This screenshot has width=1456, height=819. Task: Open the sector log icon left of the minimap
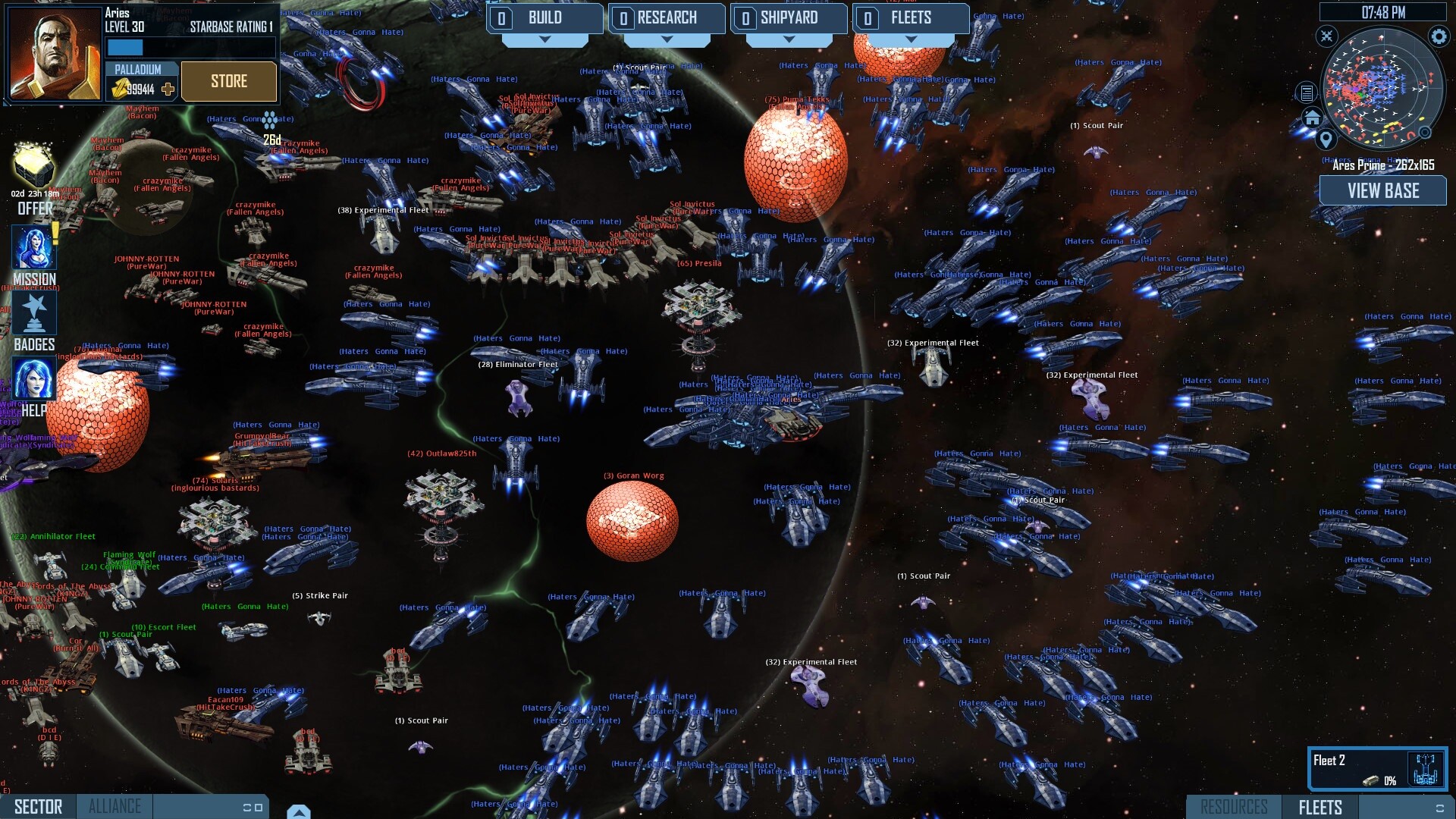[1306, 91]
